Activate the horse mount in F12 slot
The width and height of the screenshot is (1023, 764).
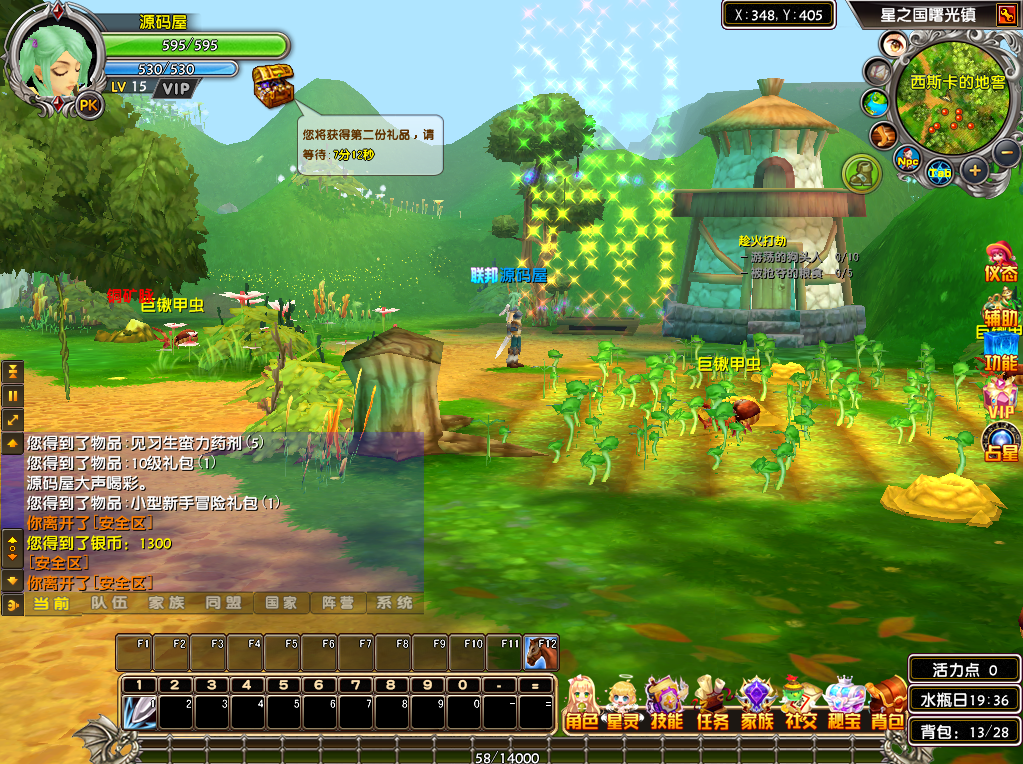541,654
